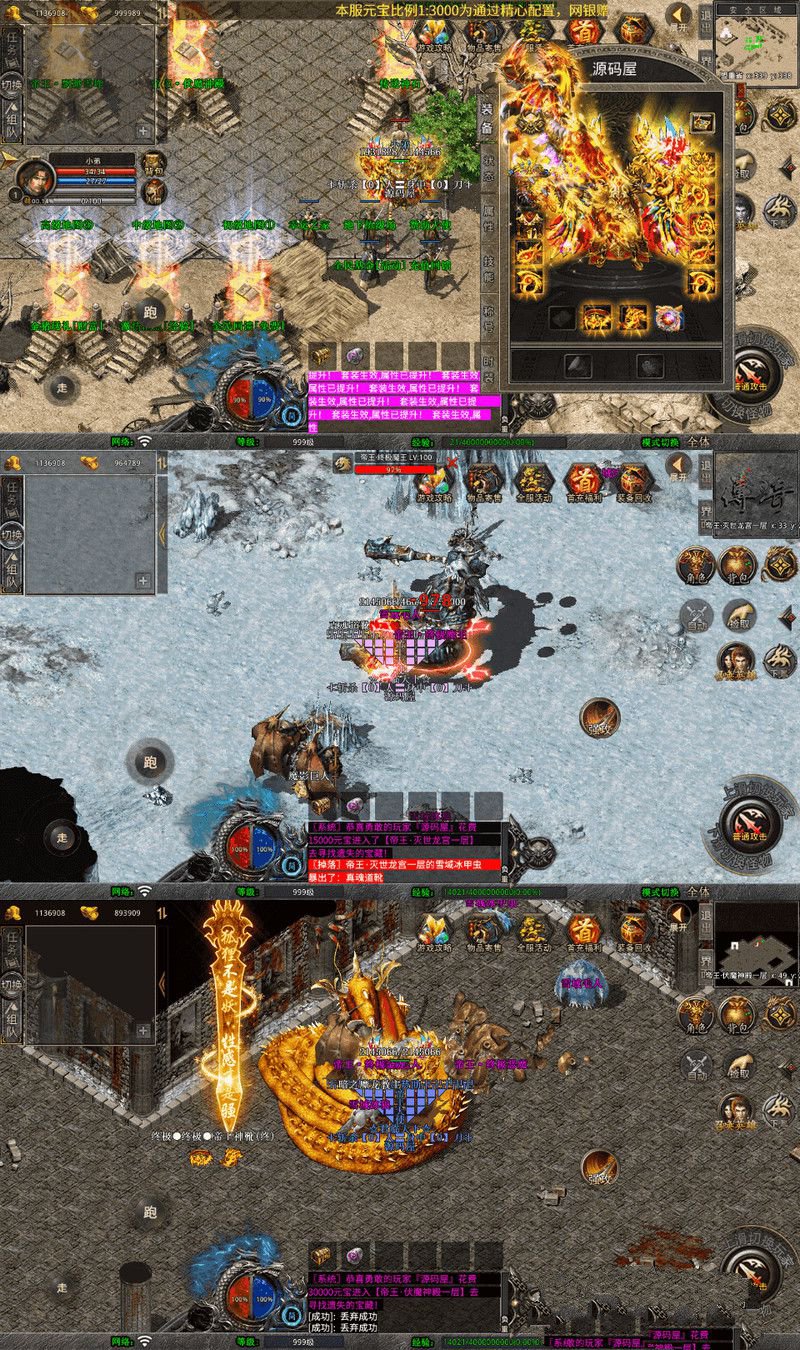Click the 小弟 player portrait
This screenshot has height=1350, width=800.
pyautogui.click(x=35, y=179)
